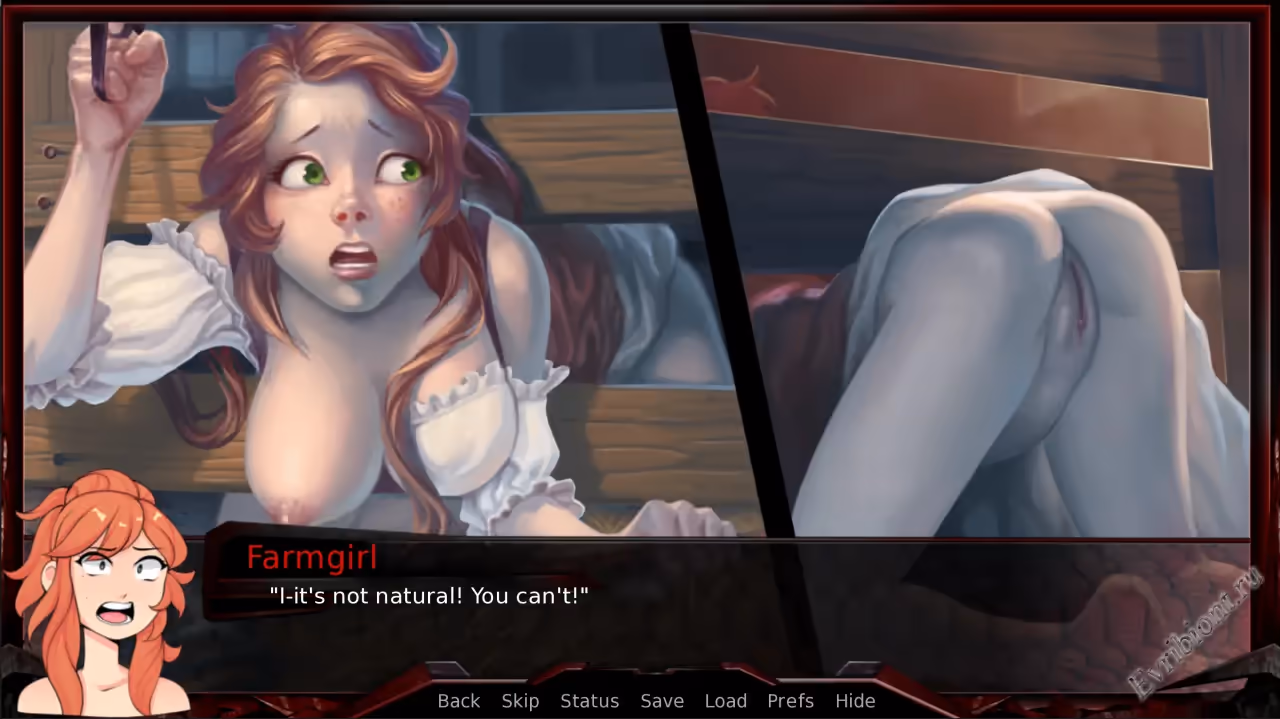The width and height of the screenshot is (1280, 719).
Task: Open the Status screen
Action: 589,701
